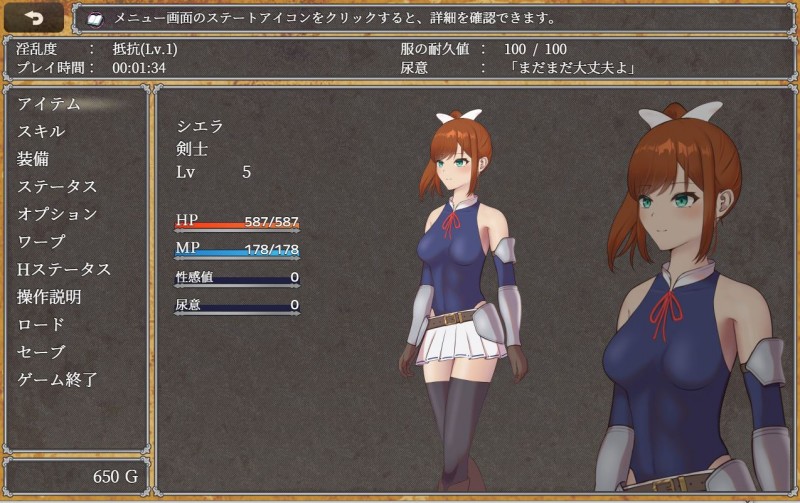Open オプション (Options) settings
The image size is (800, 503).
(x=57, y=214)
